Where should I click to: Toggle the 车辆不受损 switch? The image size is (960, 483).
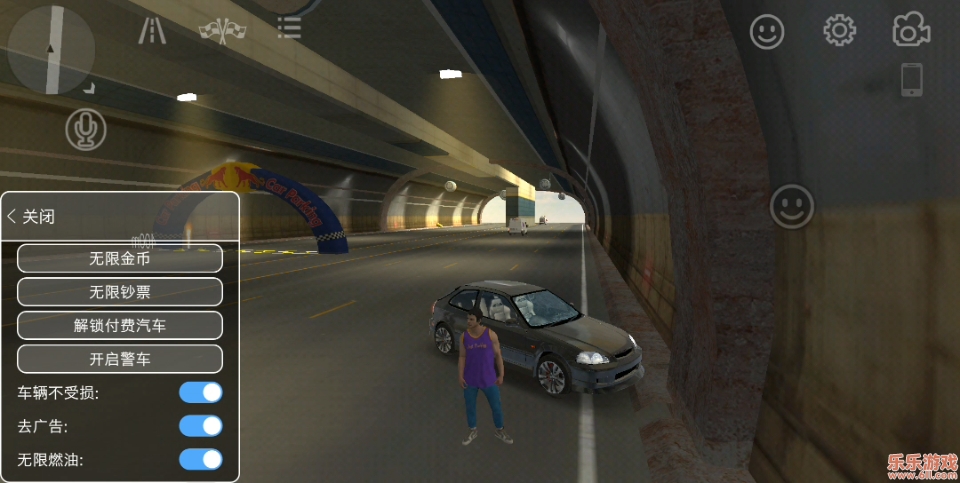pos(200,392)
